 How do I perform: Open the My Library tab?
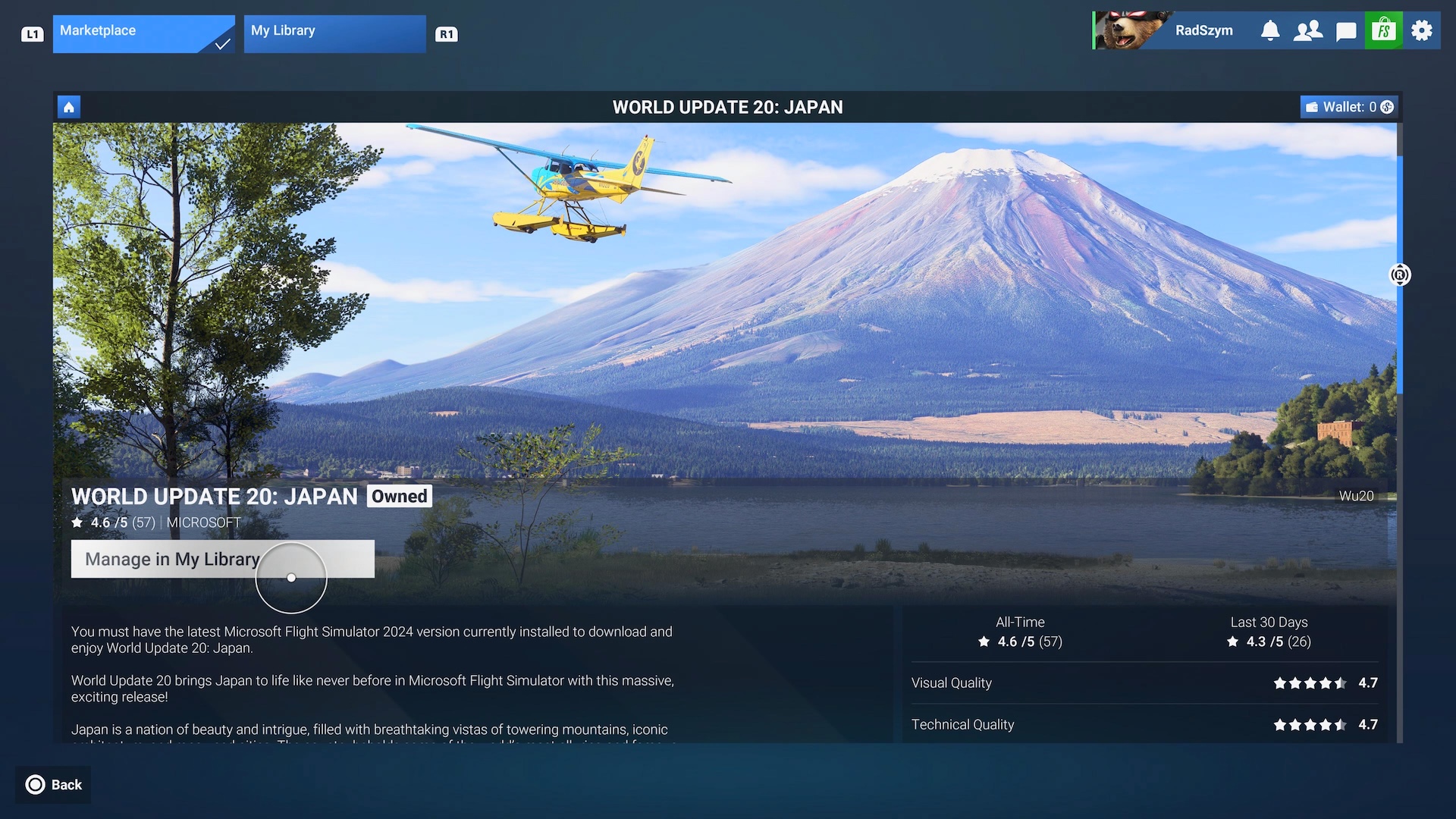(x=334, y=33)
